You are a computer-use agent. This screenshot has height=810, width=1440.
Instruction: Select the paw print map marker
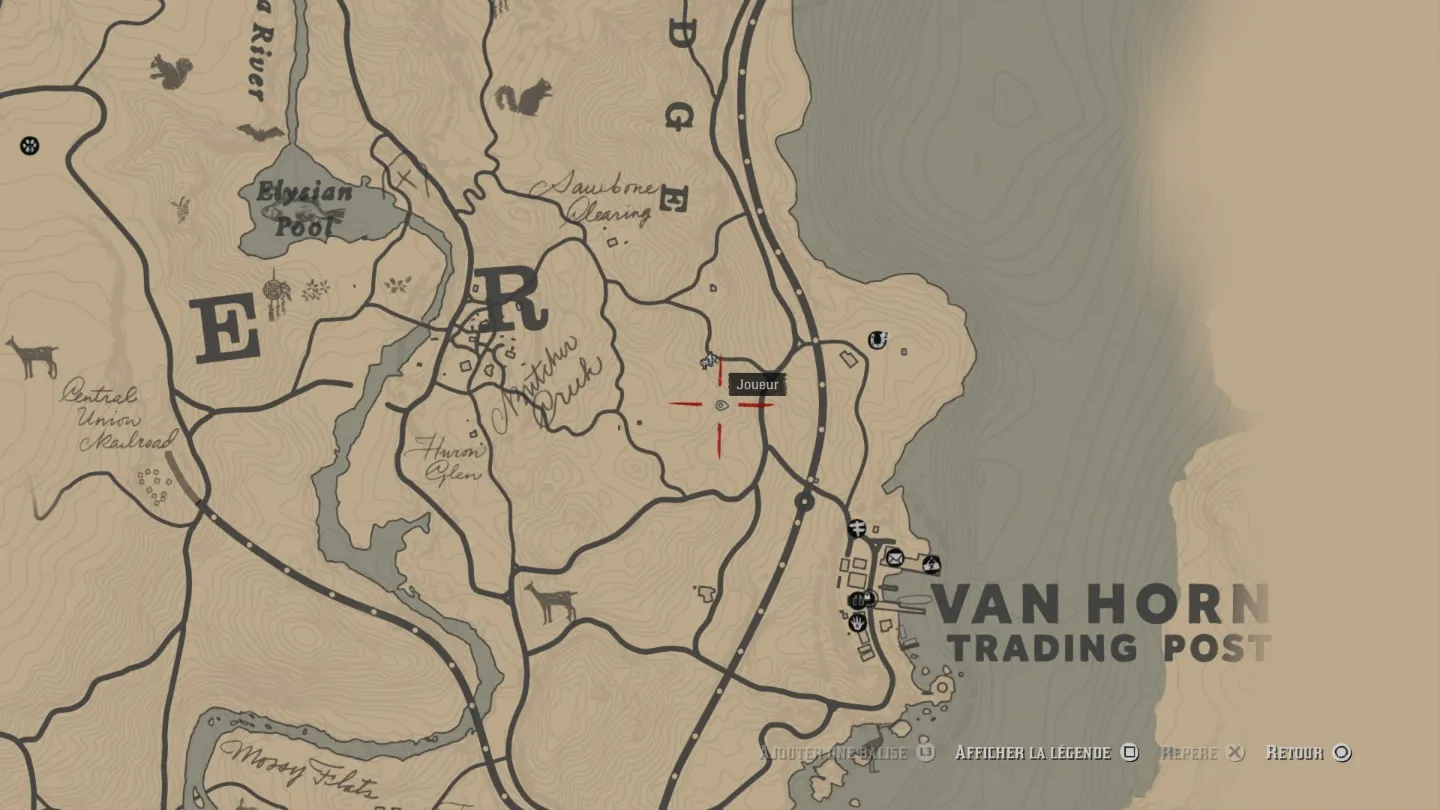point(30,146)
